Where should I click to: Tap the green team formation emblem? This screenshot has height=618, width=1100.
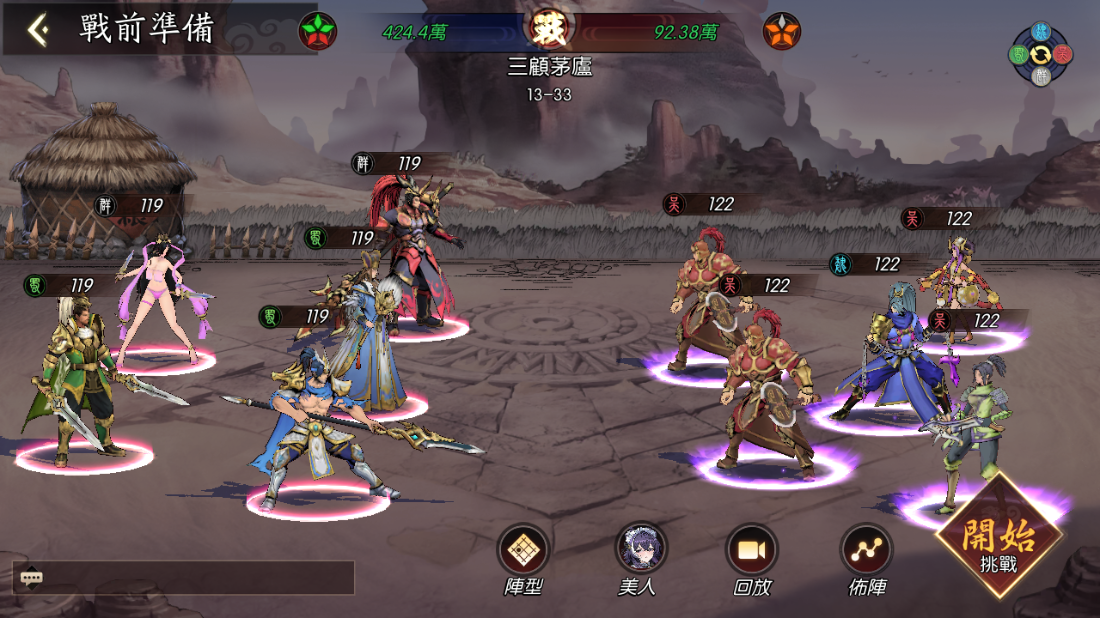pyautogui.click(x=318, y=32)
